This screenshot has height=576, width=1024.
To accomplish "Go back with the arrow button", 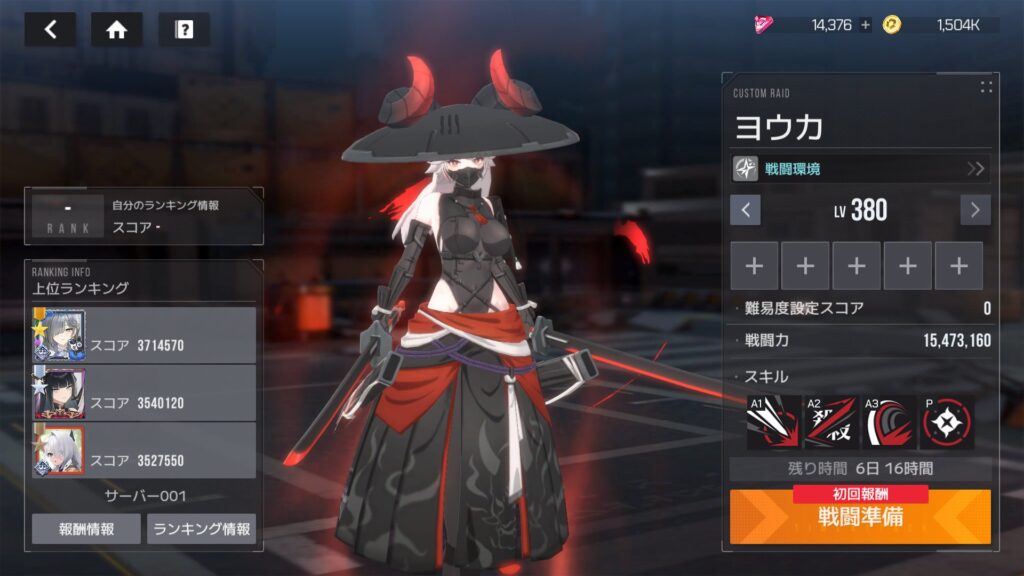I will tap(51, 29).
